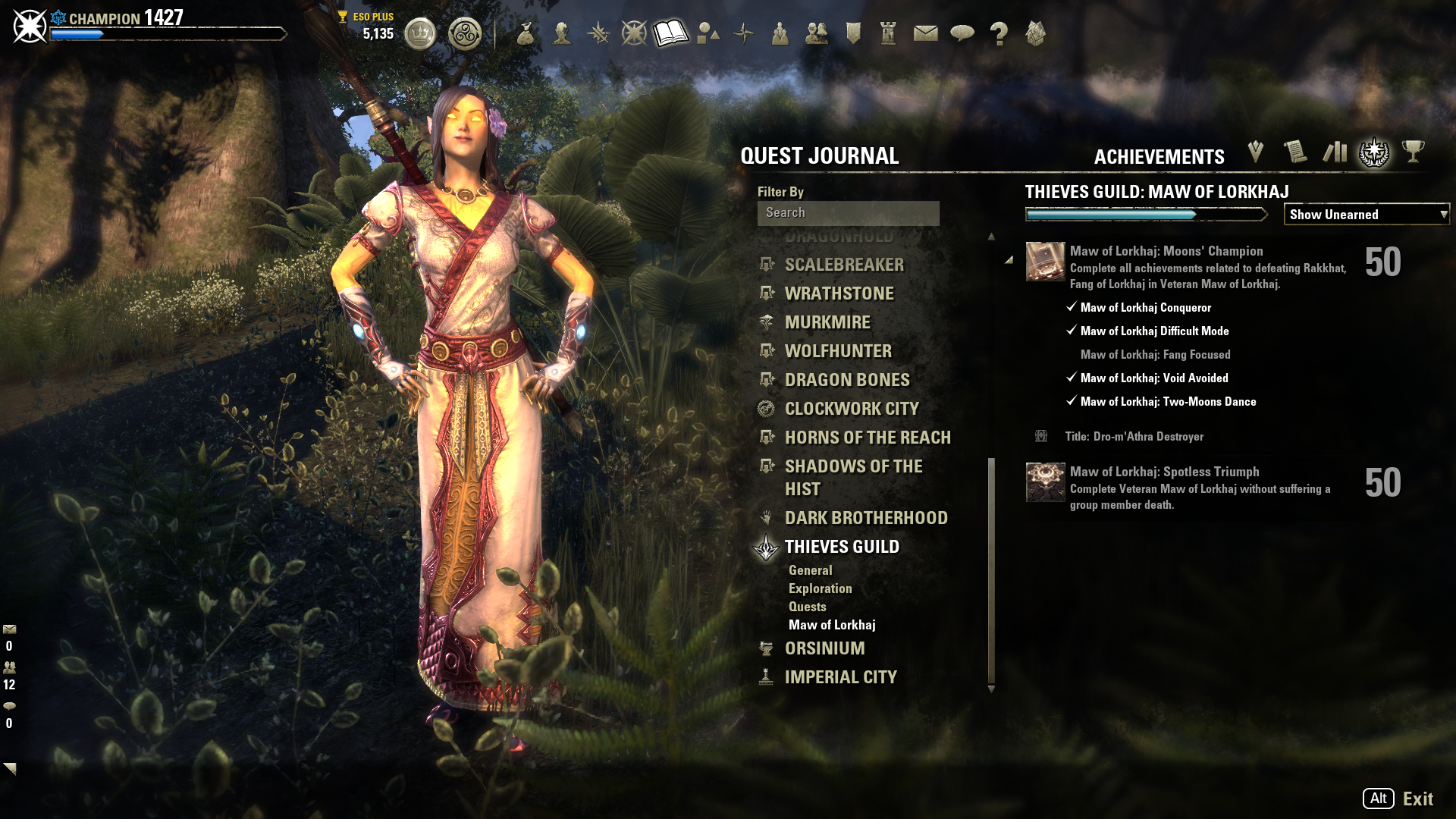Select the Imperial City category
The width and height of the screenshot is (1456, 819).
840,677
